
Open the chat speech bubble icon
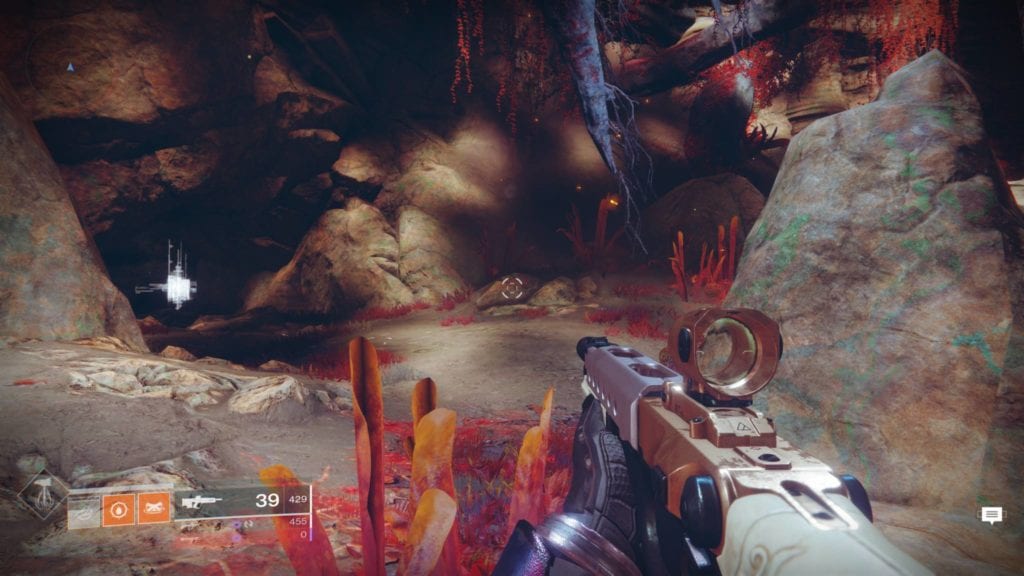pos(991,515)
